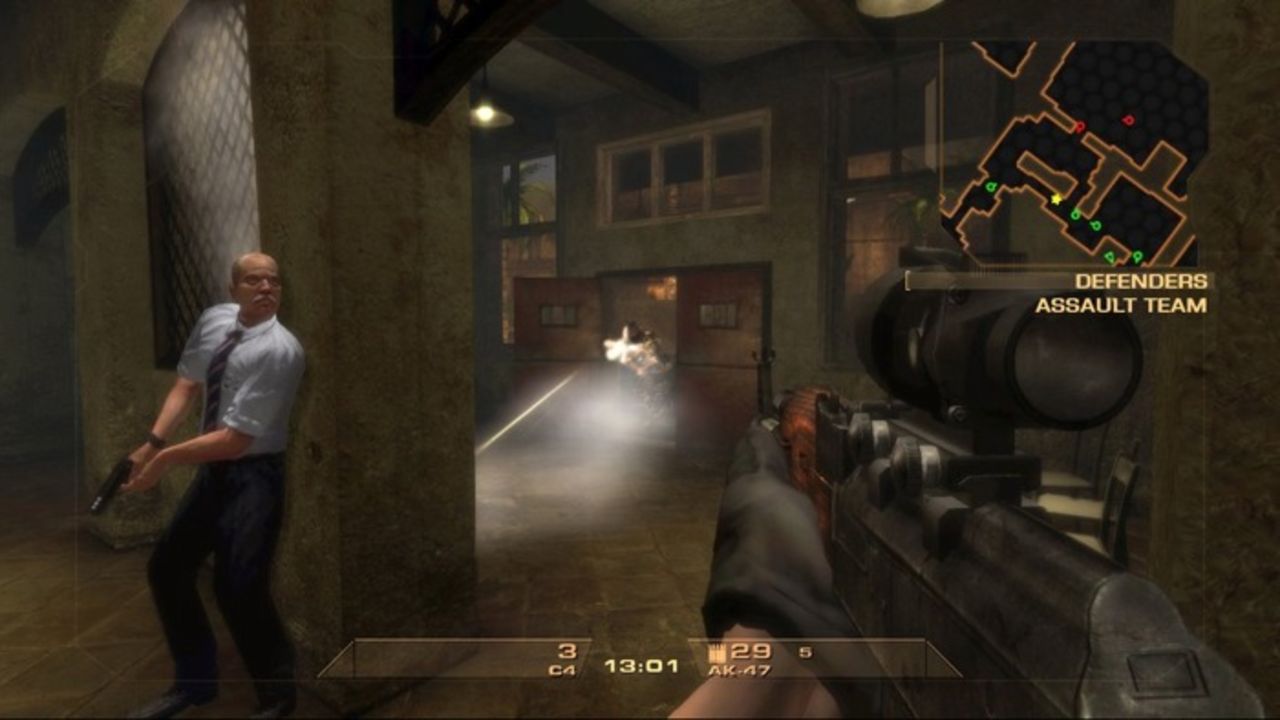Click the ammo count displaying 29
1280x720 pixels.
pos(750,652)
